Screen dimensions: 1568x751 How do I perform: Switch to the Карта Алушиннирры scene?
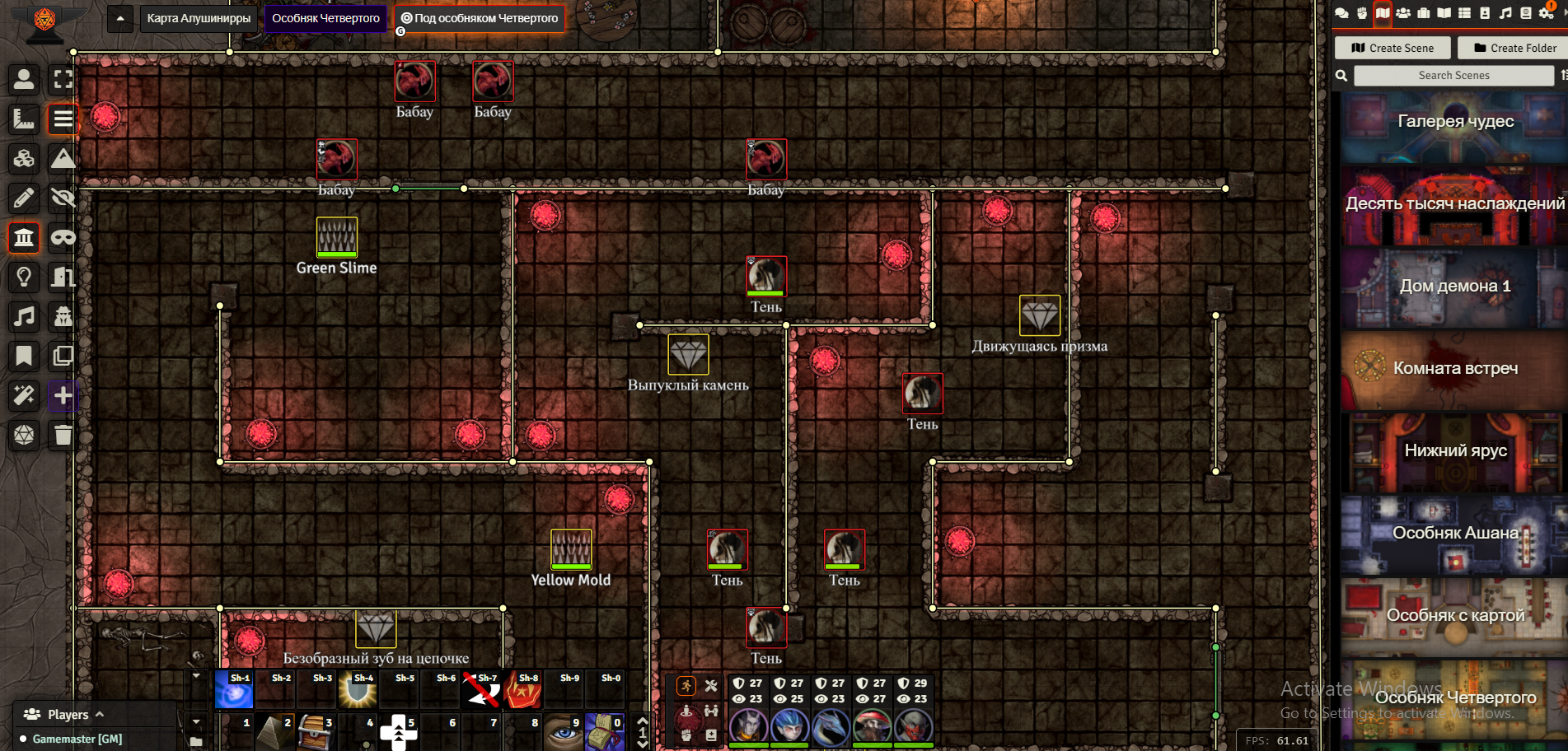click(199, 18)
